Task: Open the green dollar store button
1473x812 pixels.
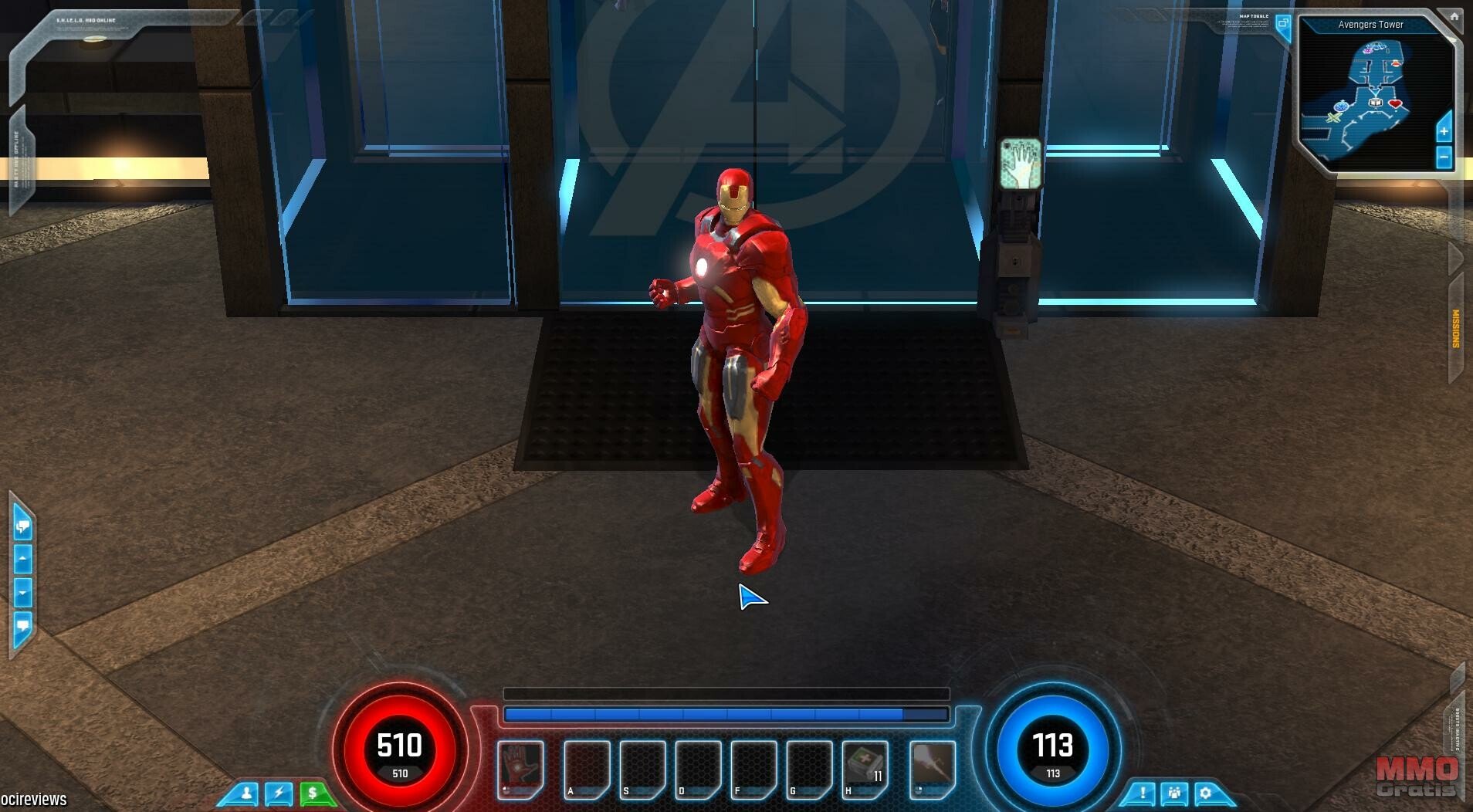Action: 313,793
